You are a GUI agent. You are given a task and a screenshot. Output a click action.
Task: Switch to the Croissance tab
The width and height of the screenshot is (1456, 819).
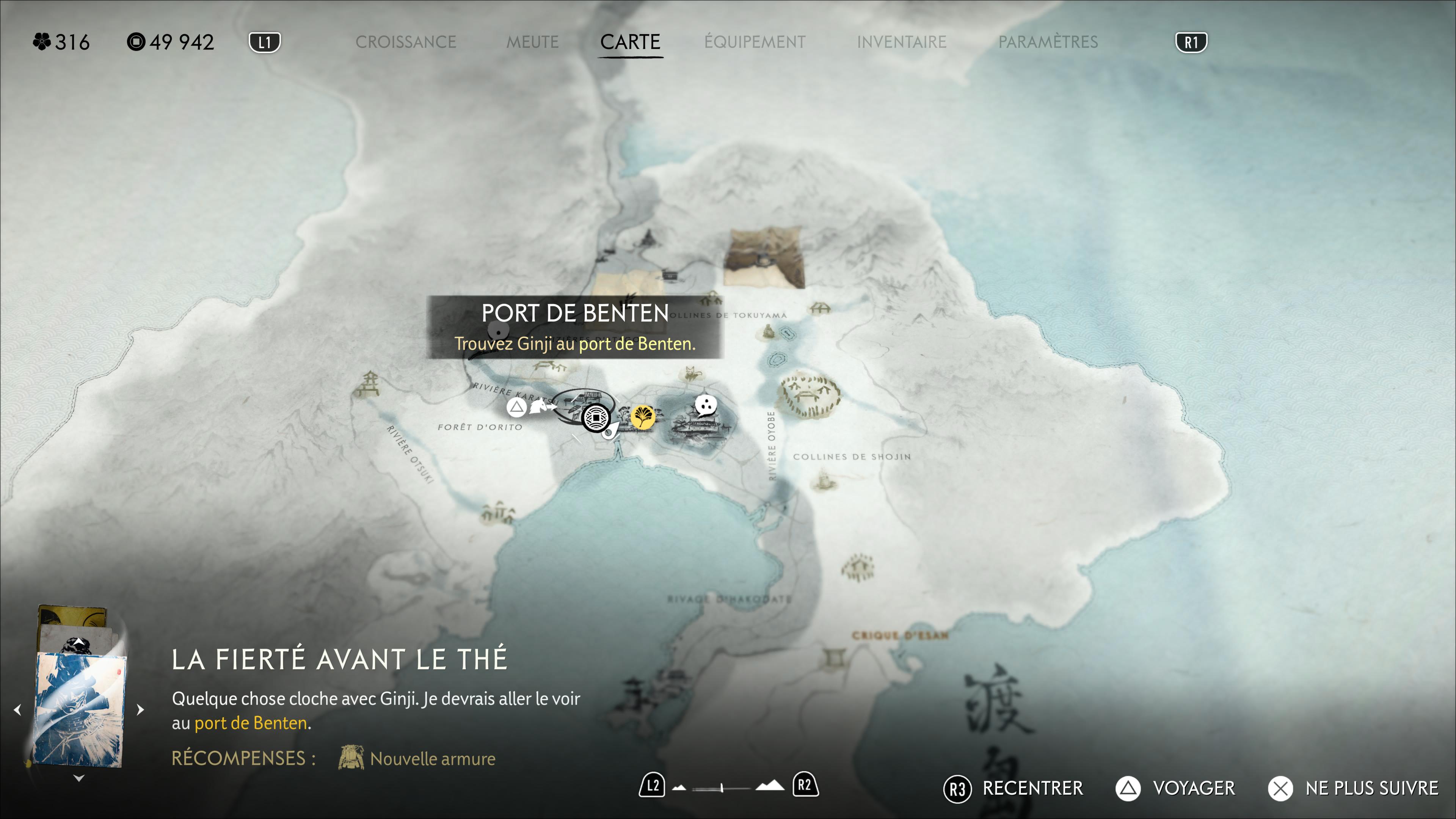[x=405, y=42]
